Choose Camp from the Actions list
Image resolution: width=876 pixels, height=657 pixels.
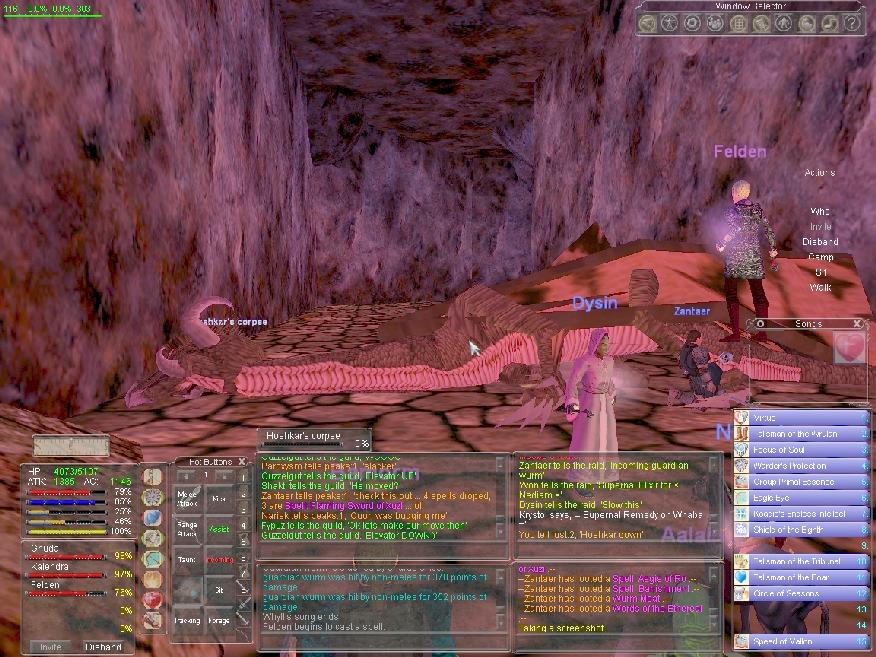click(820, 257)
